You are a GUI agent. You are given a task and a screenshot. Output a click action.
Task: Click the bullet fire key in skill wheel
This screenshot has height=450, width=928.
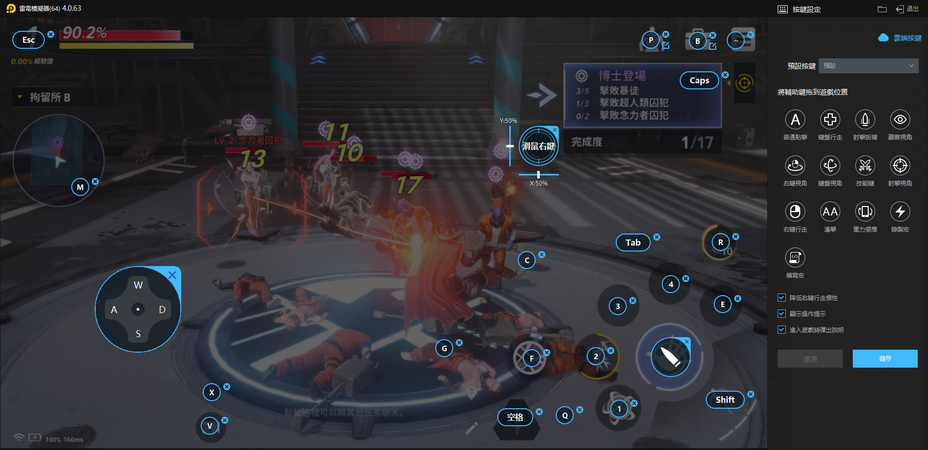(668, 356)
